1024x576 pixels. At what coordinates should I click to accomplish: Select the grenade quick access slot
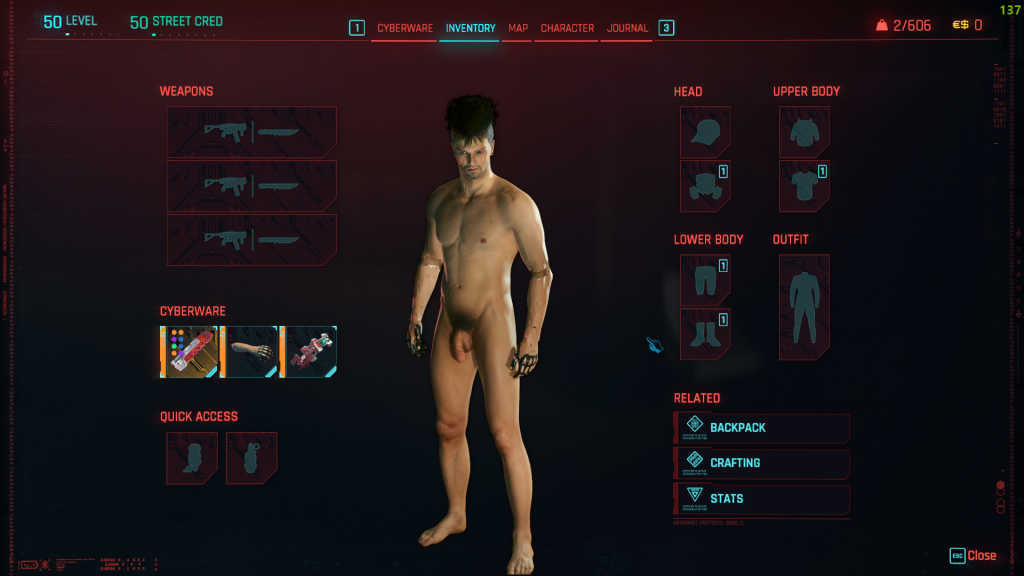(251, 458)
